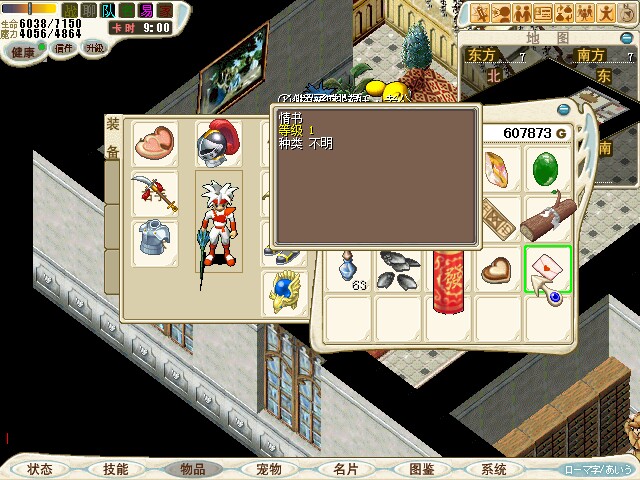Open the 图鉴 encyclopedia menu
The width and height of the screenshot is (640, 480).
(420, 468)
